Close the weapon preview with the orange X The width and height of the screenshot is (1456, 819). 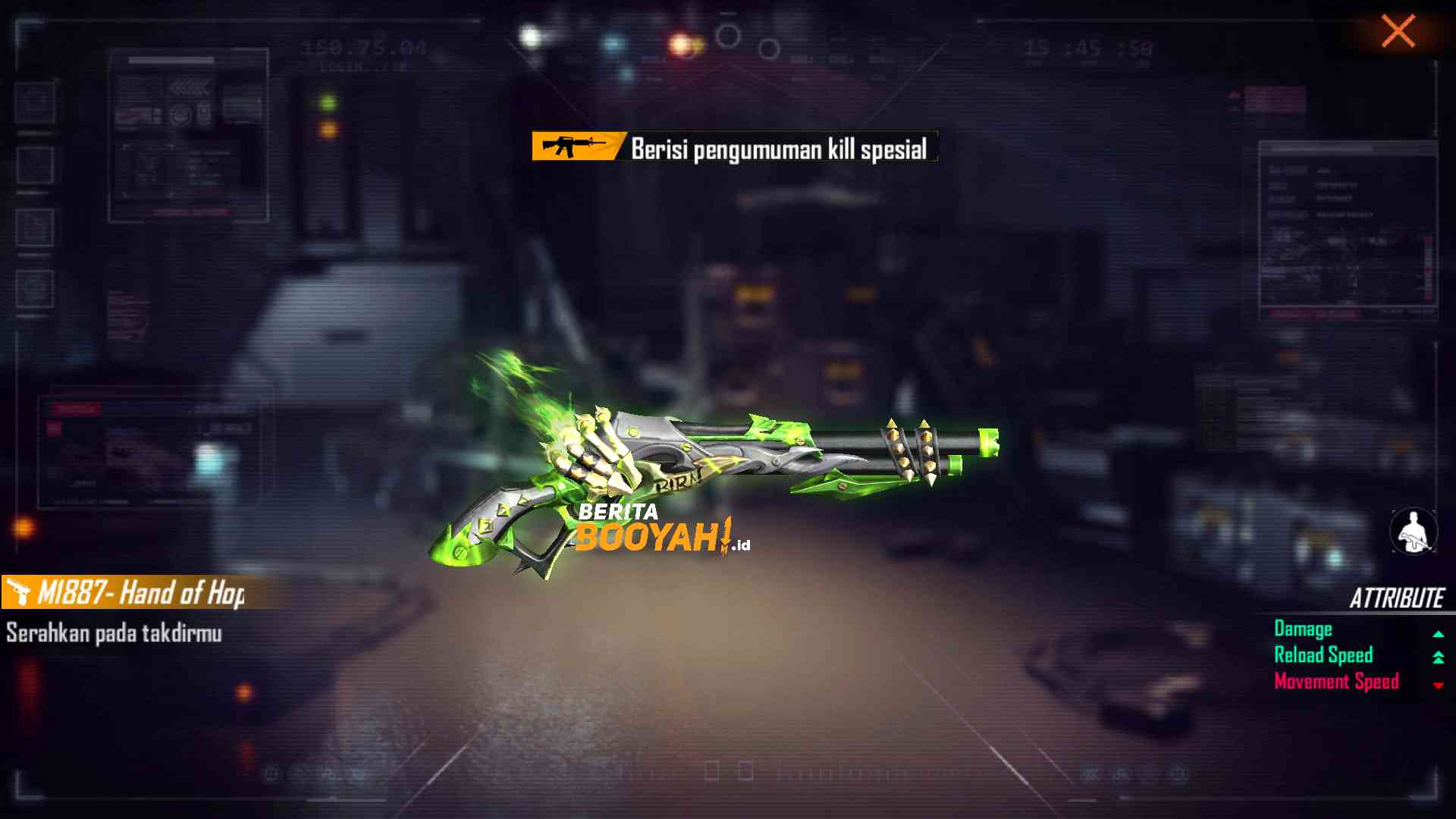coord(1398,32)
